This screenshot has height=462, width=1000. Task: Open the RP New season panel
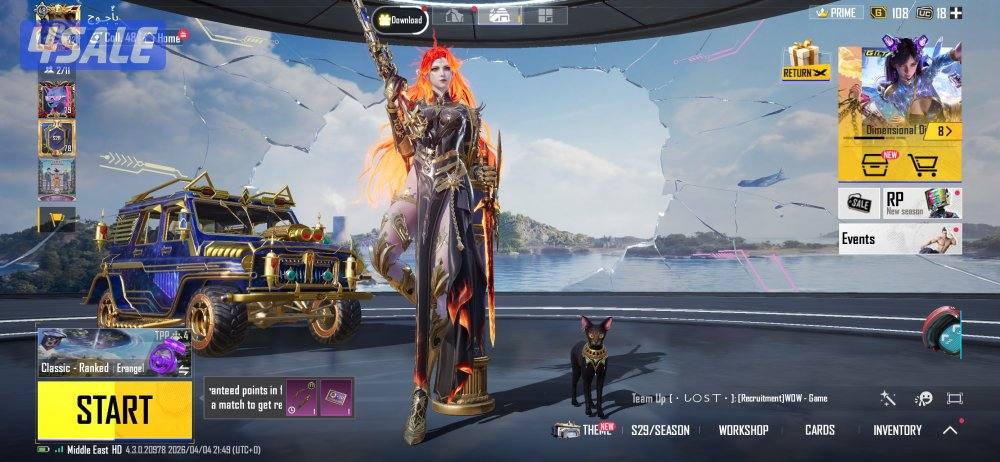tap(921, 203)
